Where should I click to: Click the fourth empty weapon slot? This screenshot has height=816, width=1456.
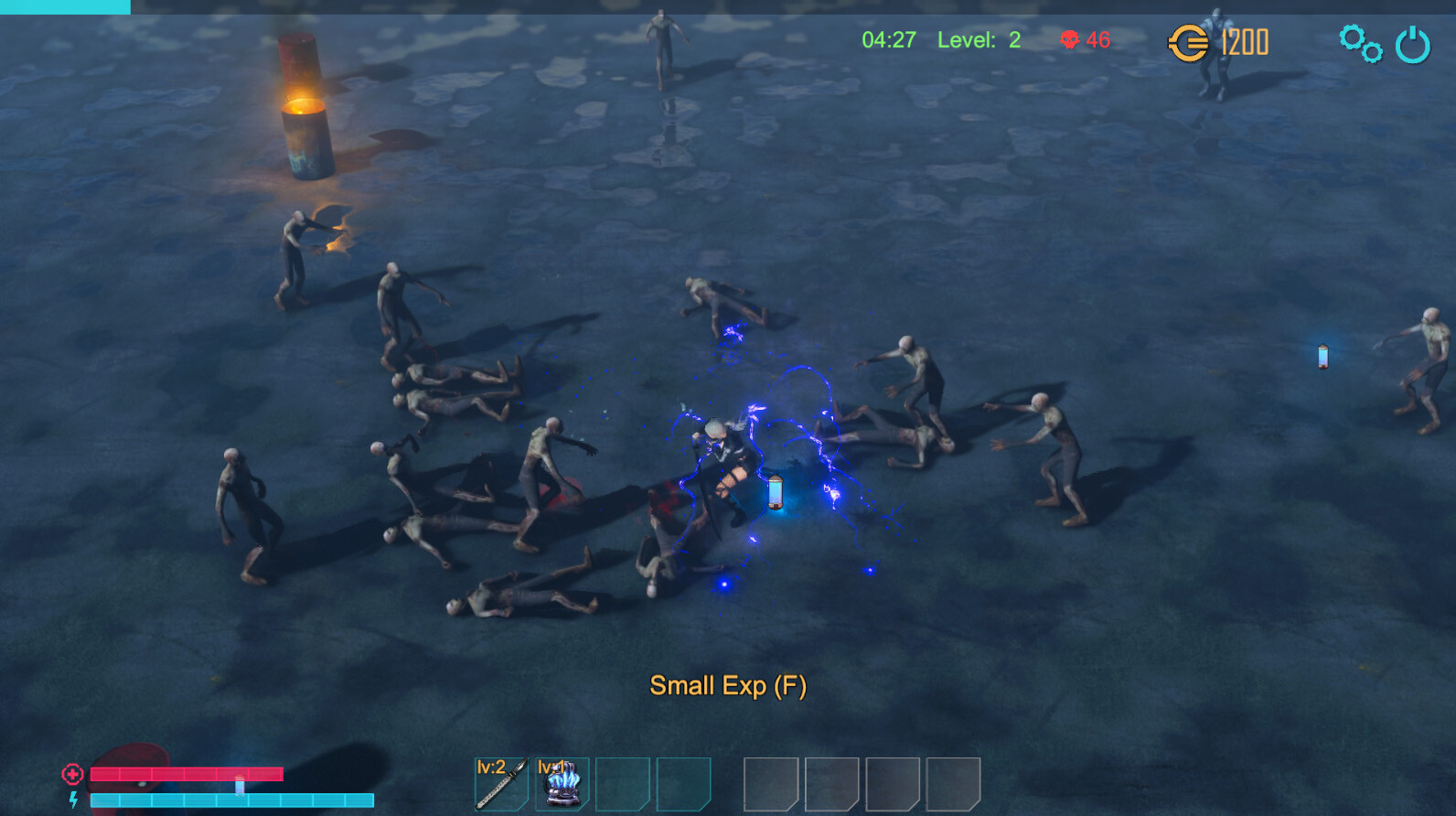coord(684,782)
